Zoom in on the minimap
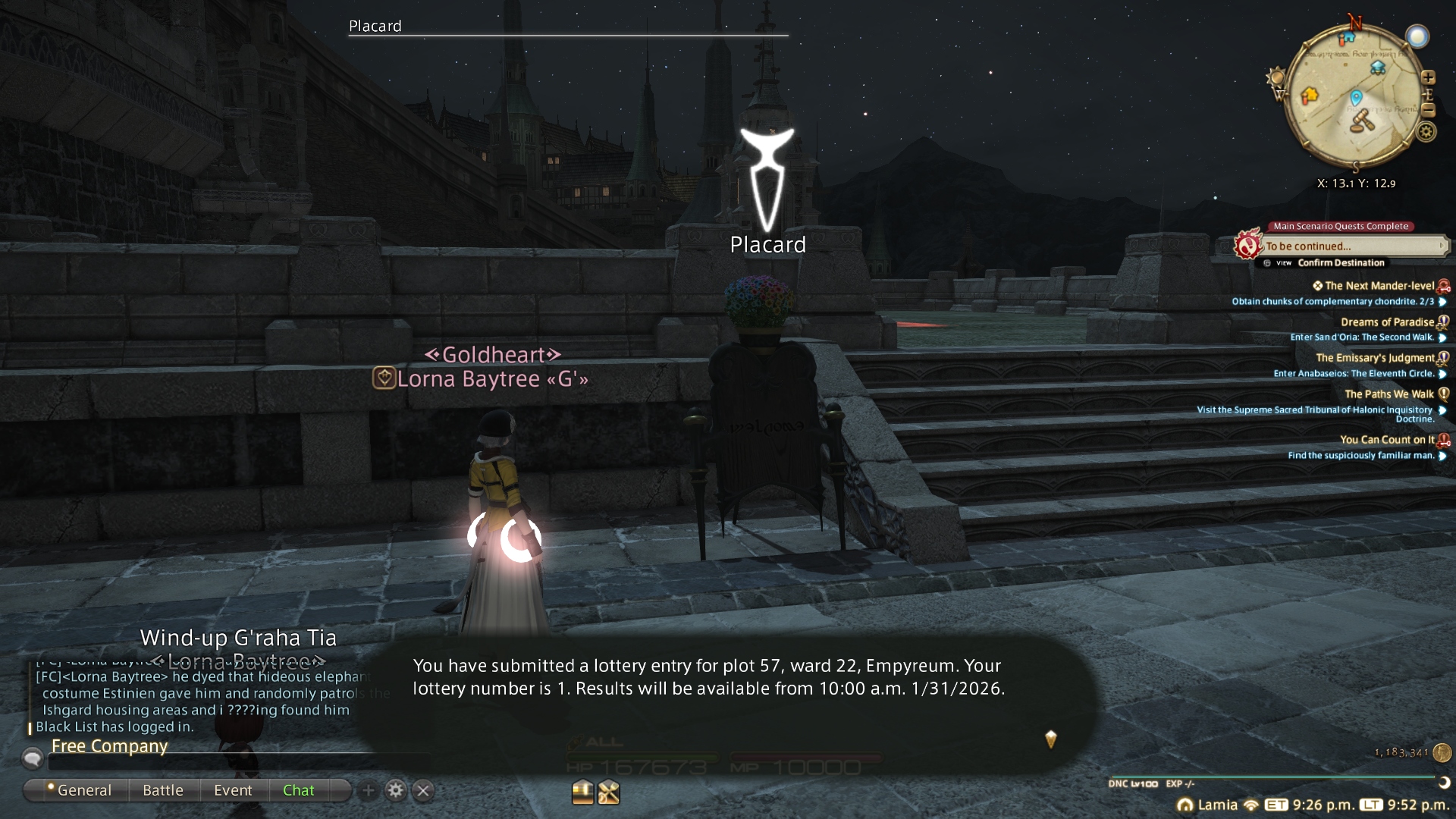1456x819 pixels. [x=1428, y=77]
